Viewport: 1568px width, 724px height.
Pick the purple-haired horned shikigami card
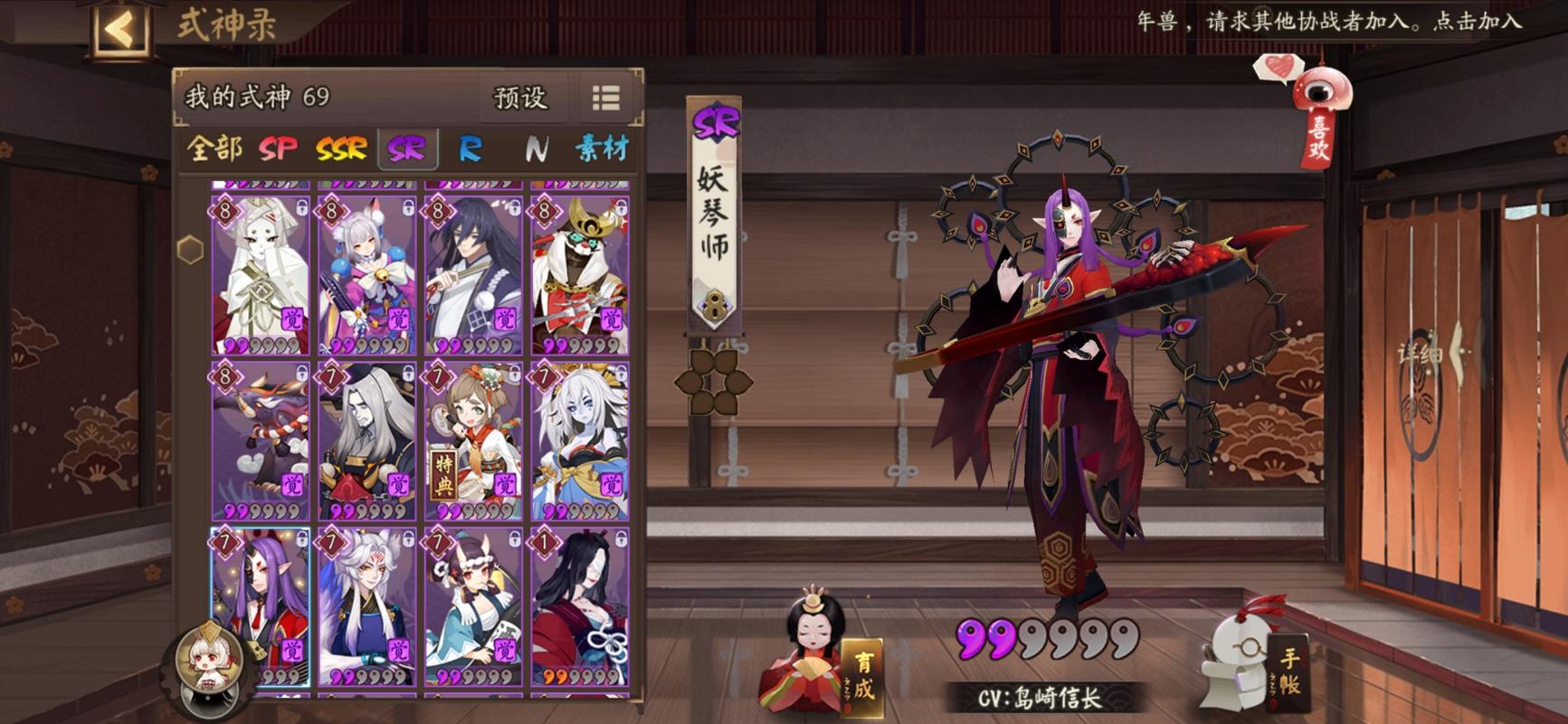261,606
